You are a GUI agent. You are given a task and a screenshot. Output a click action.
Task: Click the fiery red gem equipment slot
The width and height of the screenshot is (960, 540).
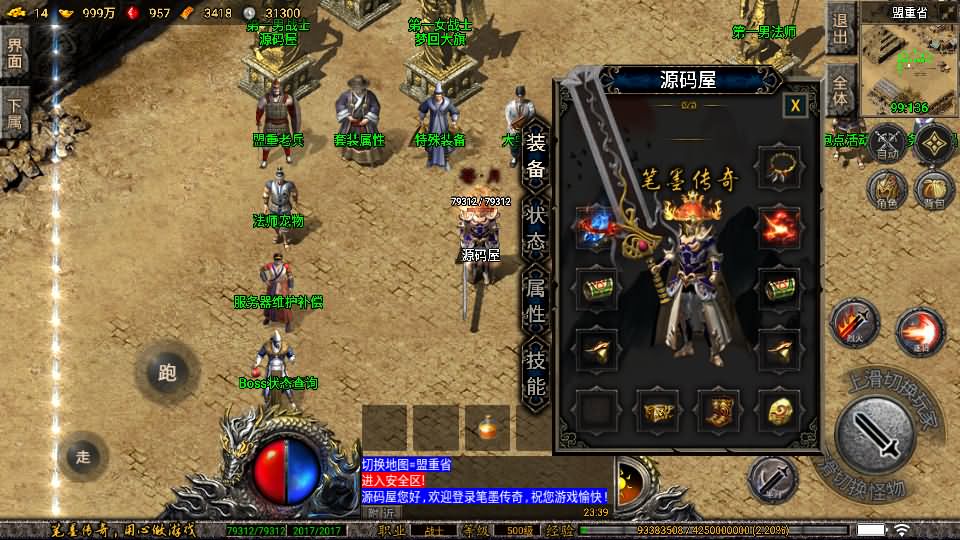[x=779, y=226]
